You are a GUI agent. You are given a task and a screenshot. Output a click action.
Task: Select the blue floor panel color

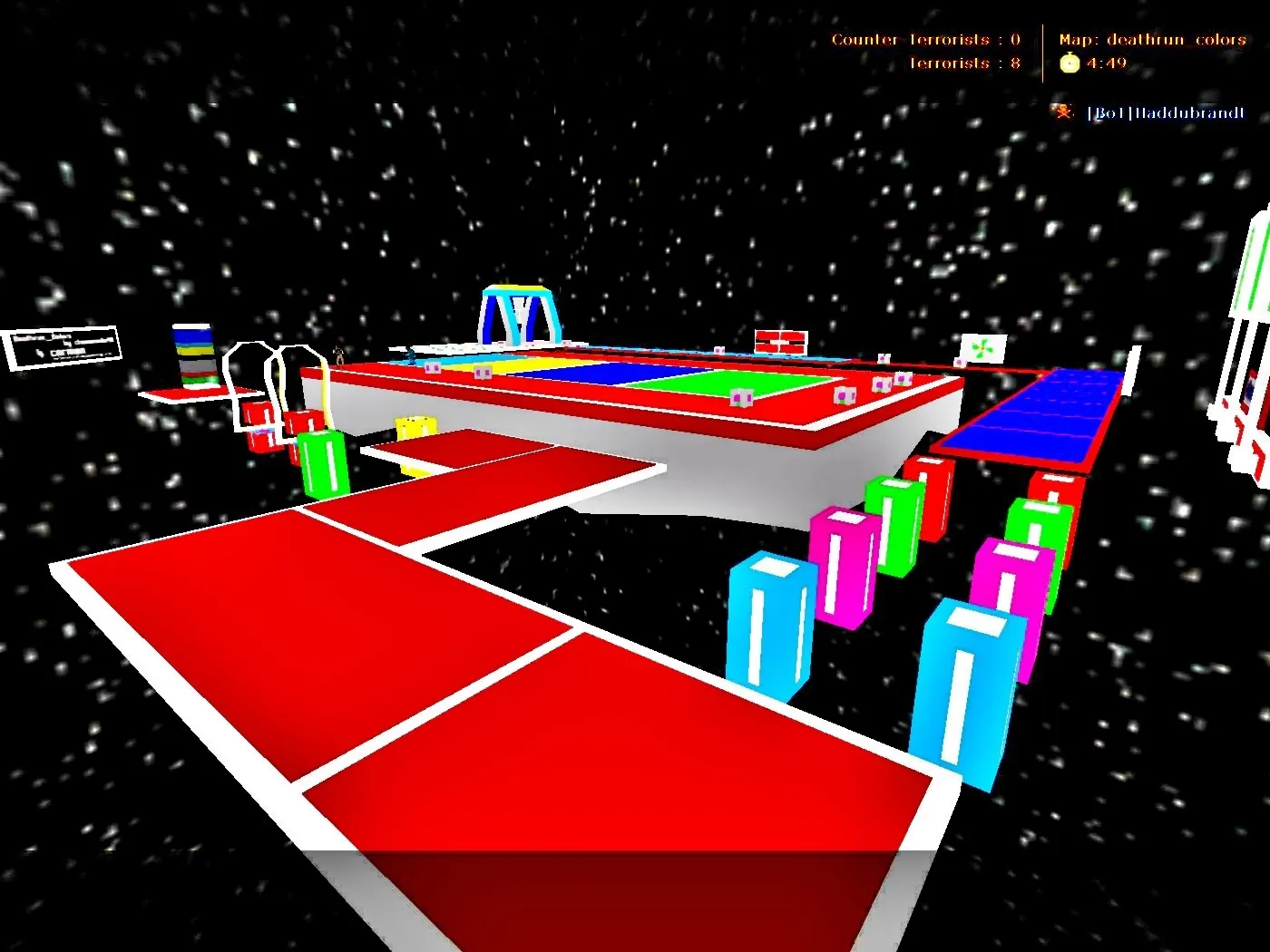(603, 372)
